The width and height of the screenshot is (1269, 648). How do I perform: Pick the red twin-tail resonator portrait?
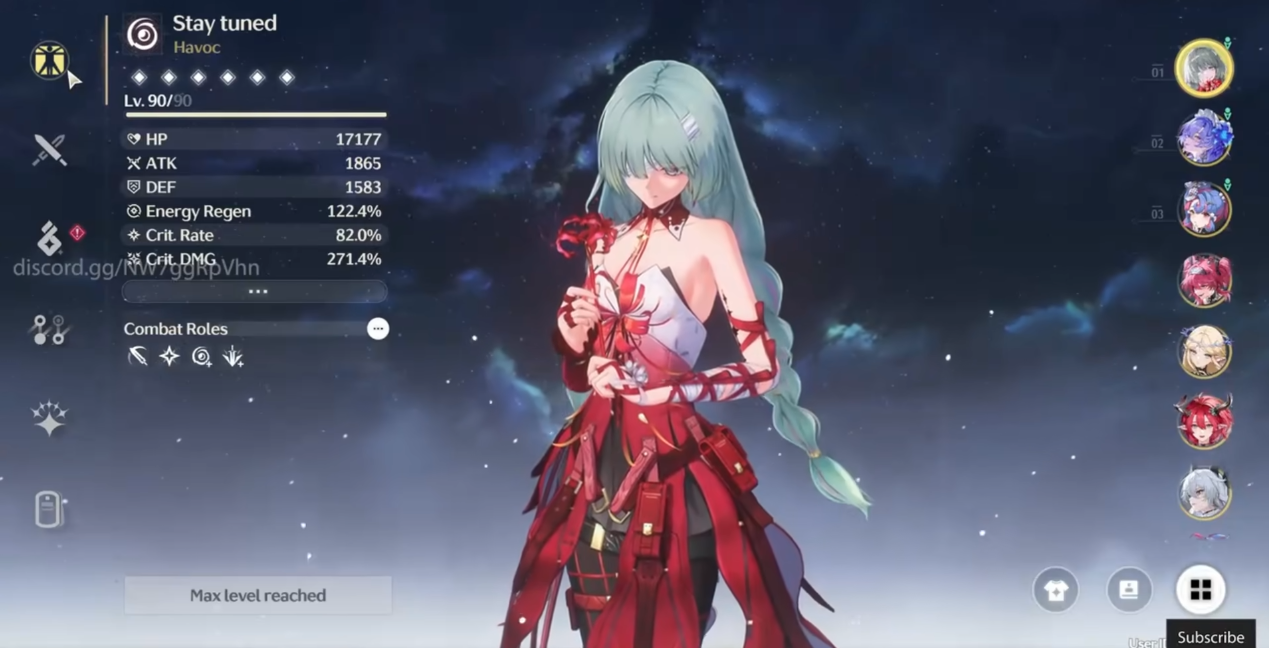pos(1203,280)
